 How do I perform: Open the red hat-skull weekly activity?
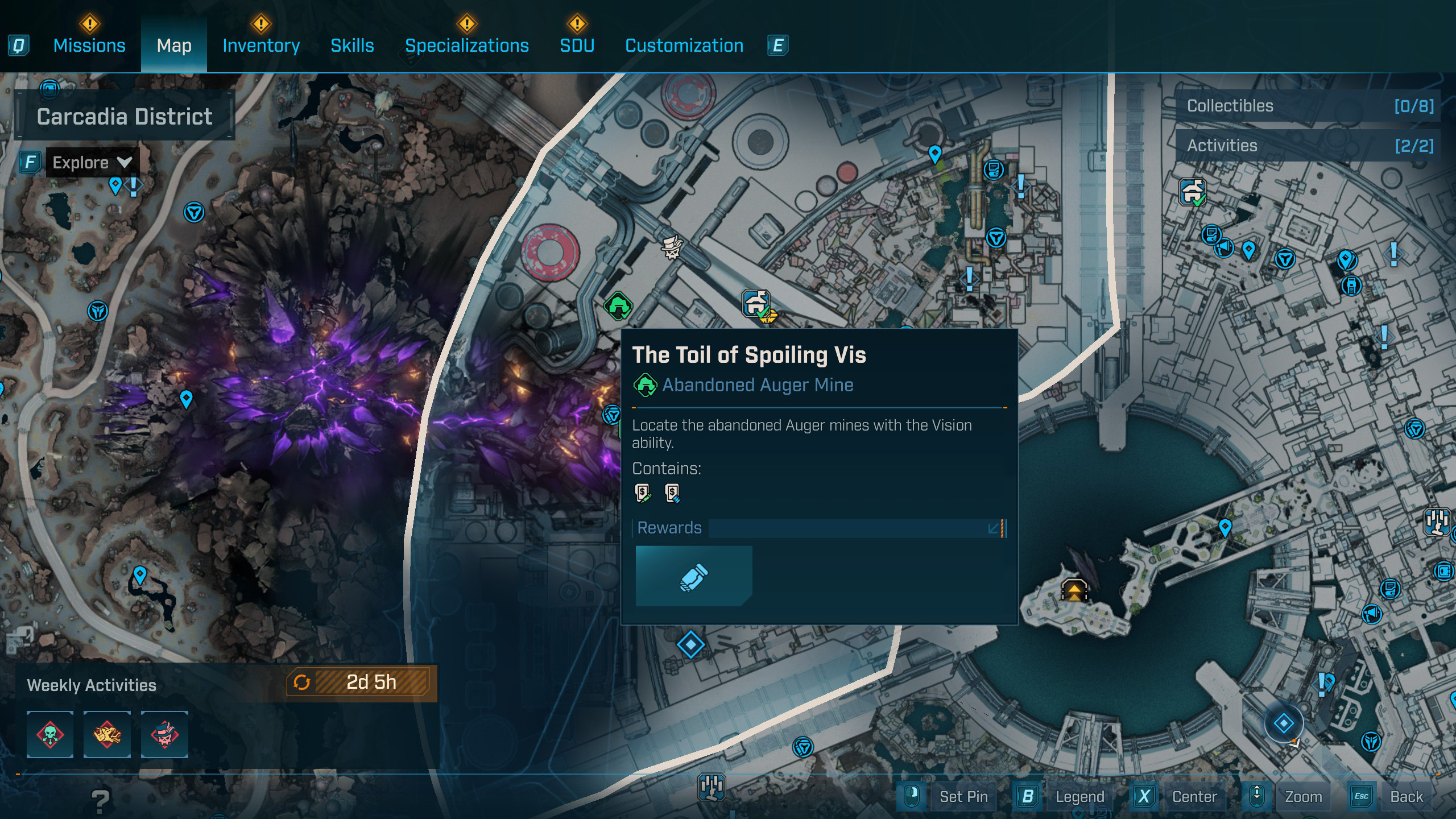tap(164, 734)
